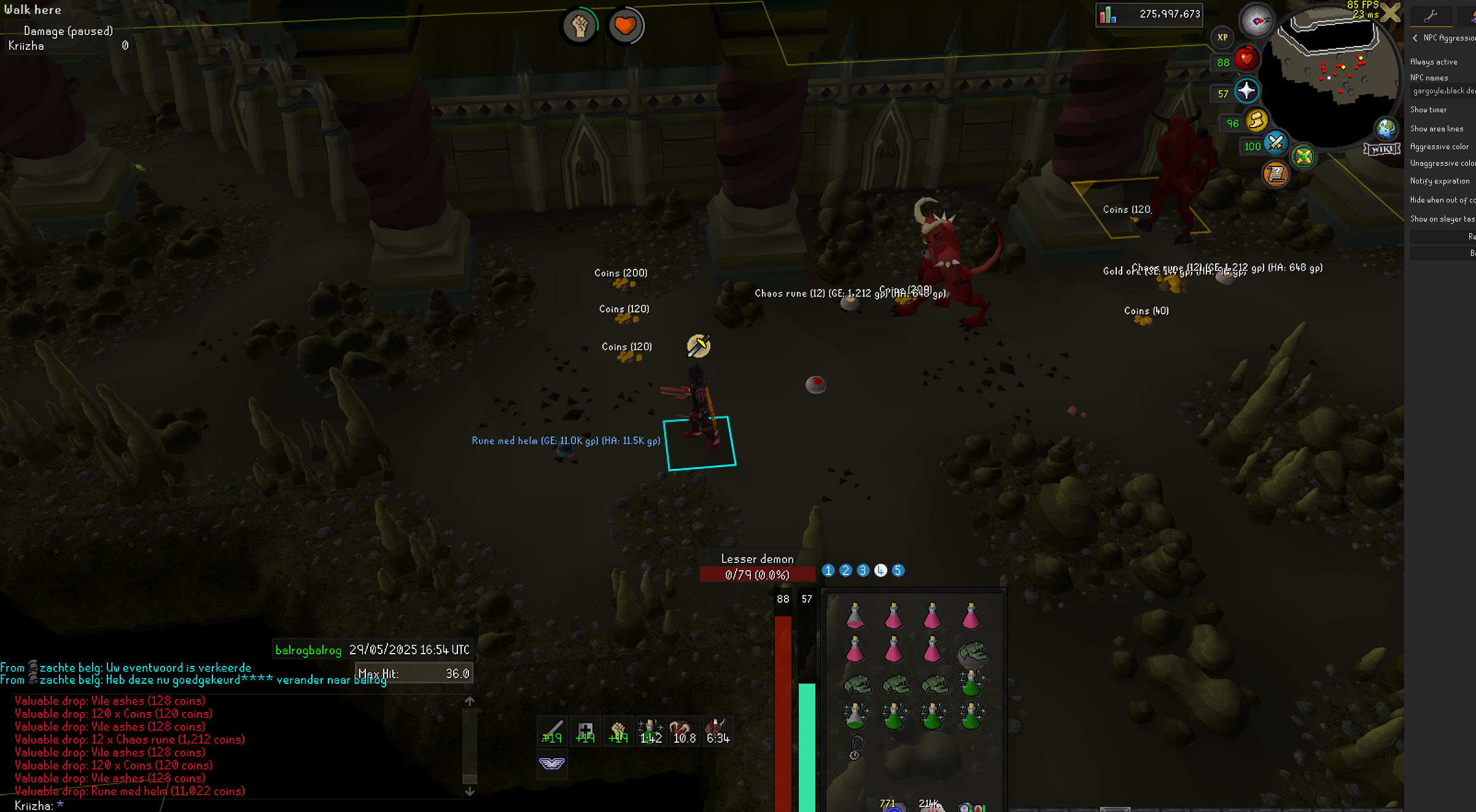Click the hitpoints heart orb
This screenshot has width=1476, height=812.
(1246, 60)
